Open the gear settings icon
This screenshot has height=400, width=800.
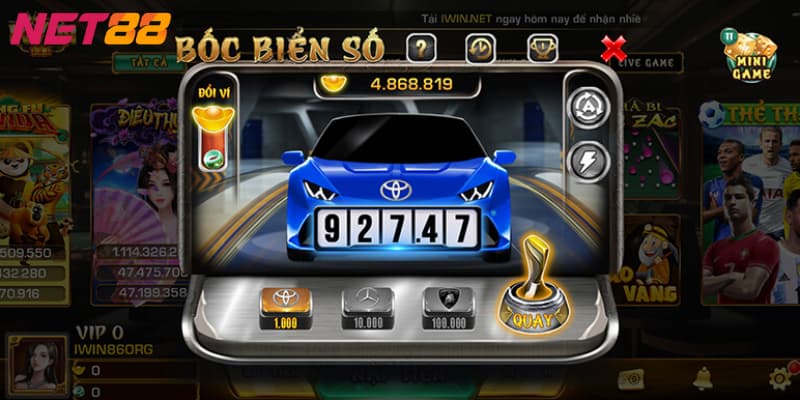coord(780,378)
